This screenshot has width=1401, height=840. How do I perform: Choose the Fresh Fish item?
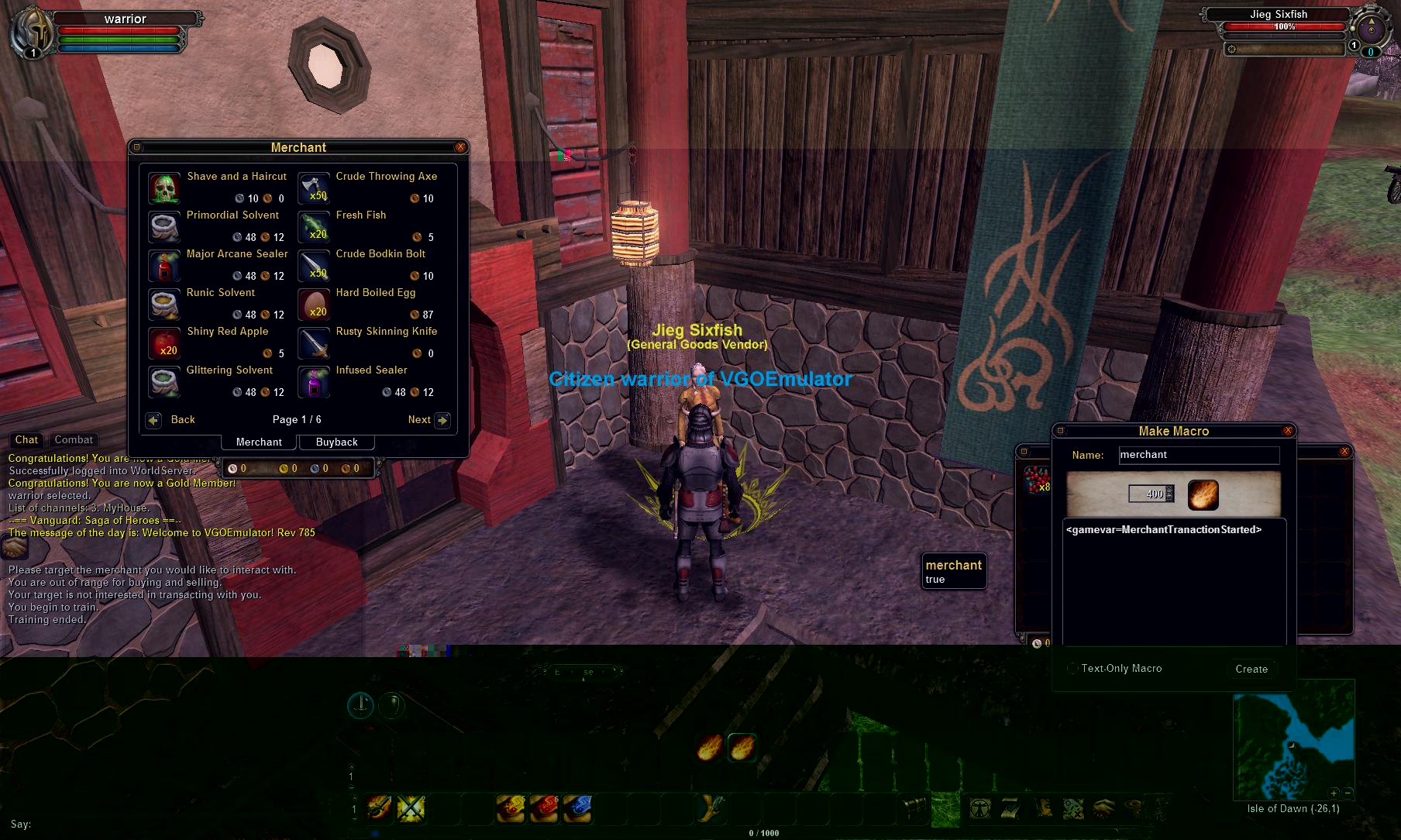click(x=314, y=227)
